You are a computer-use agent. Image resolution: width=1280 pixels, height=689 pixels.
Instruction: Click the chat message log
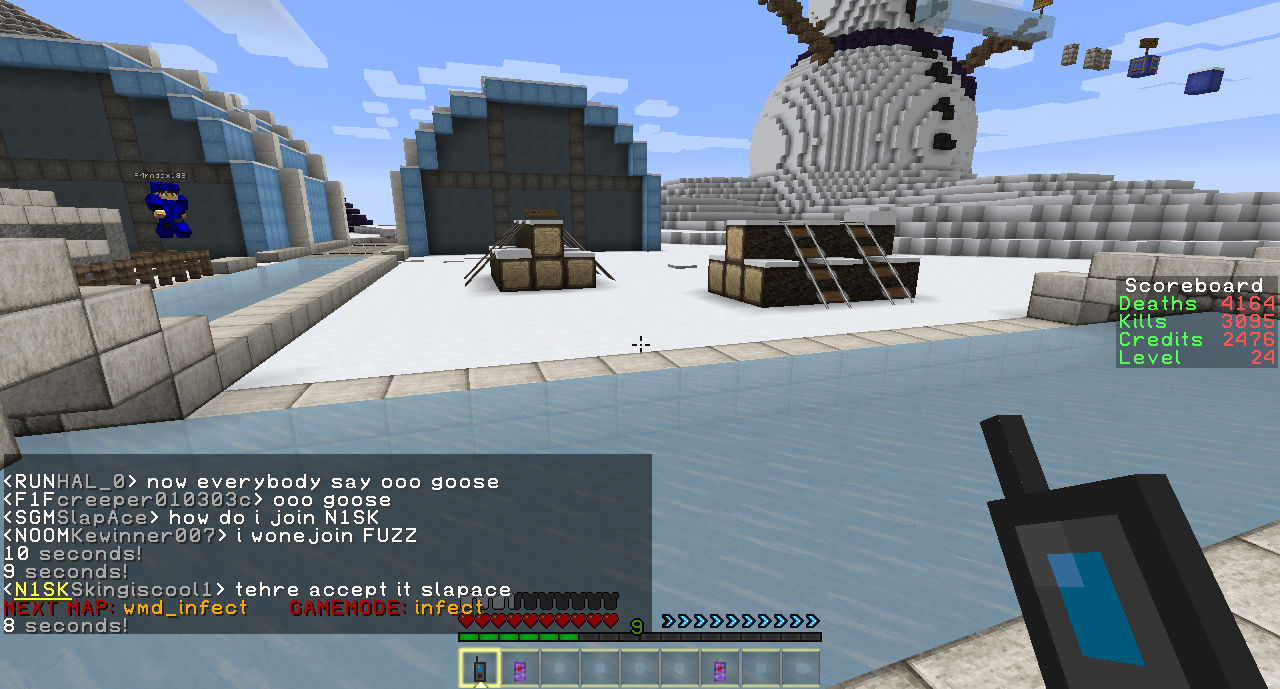(x=326, y=544)
